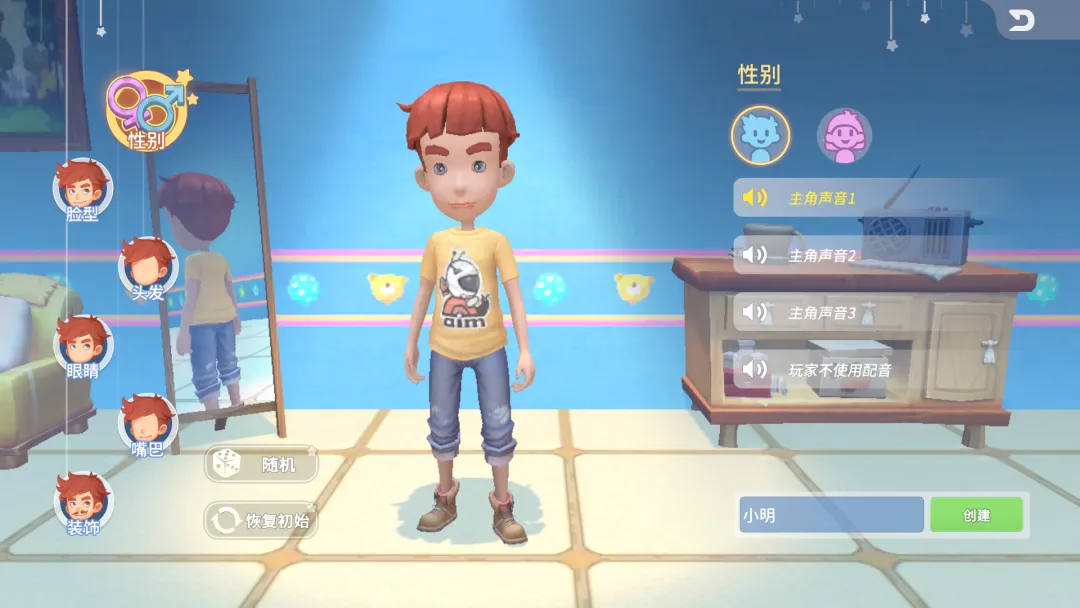This screenshot has height=608, width=1080.
Task: Switch to the 脸型 face shape tab
Action: tap(82, 190)
